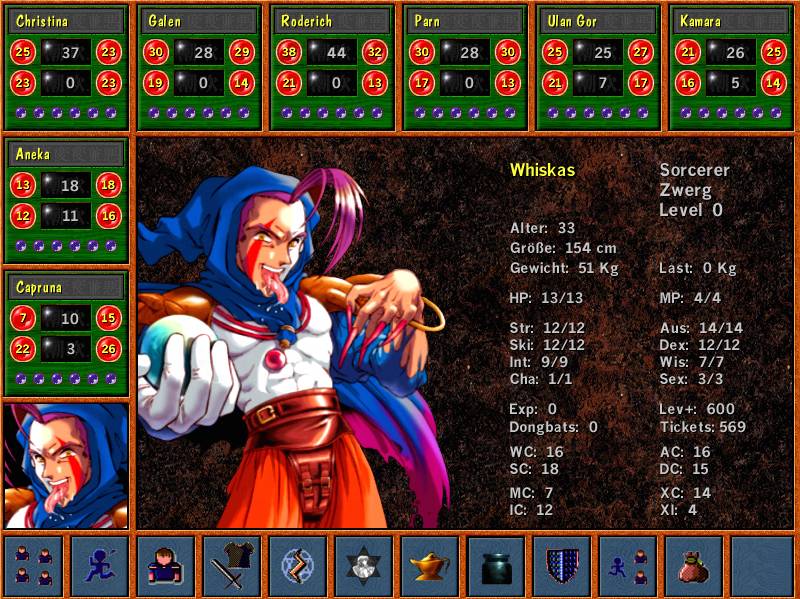Pick Ulan Gor's character panel

(598, 67)
